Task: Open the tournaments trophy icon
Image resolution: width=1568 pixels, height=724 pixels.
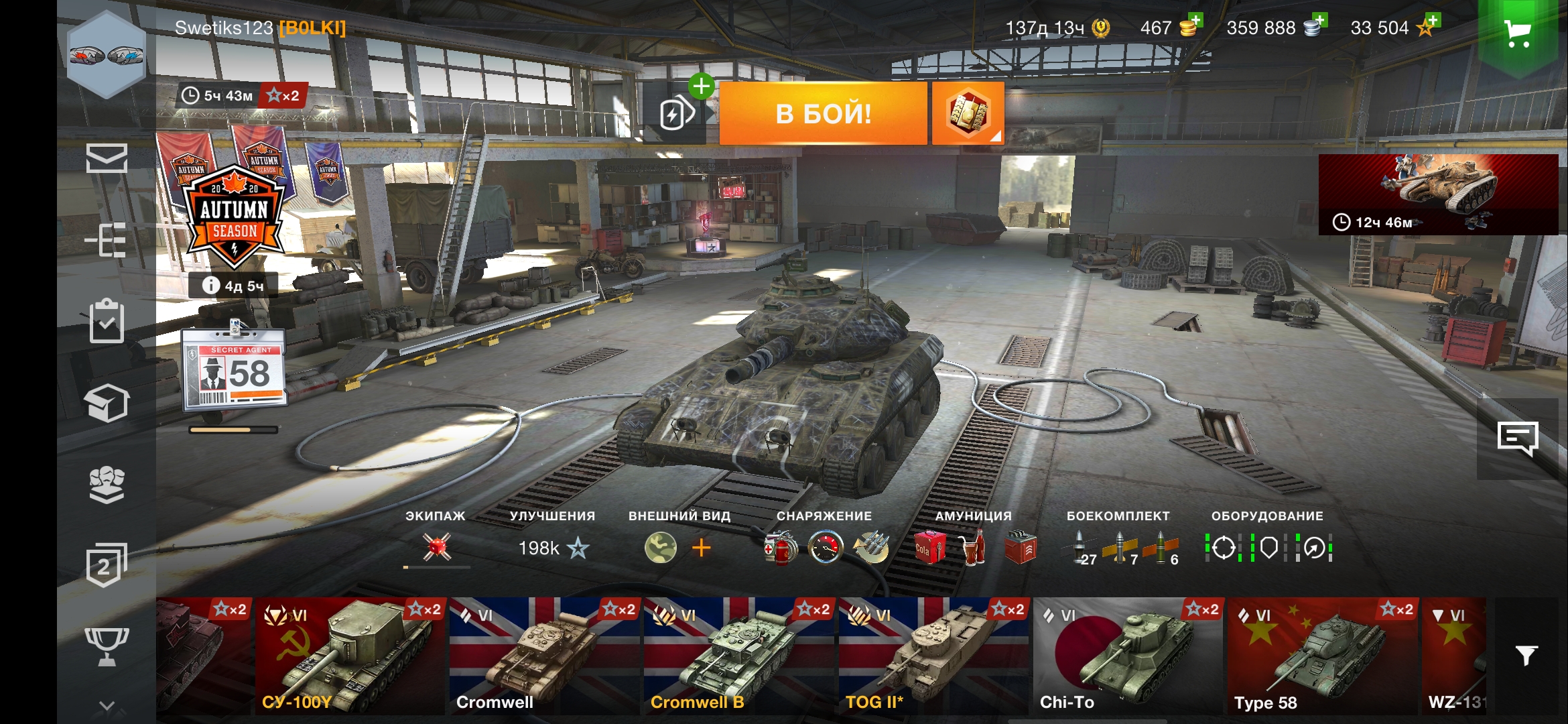Action: click(107, 646)
